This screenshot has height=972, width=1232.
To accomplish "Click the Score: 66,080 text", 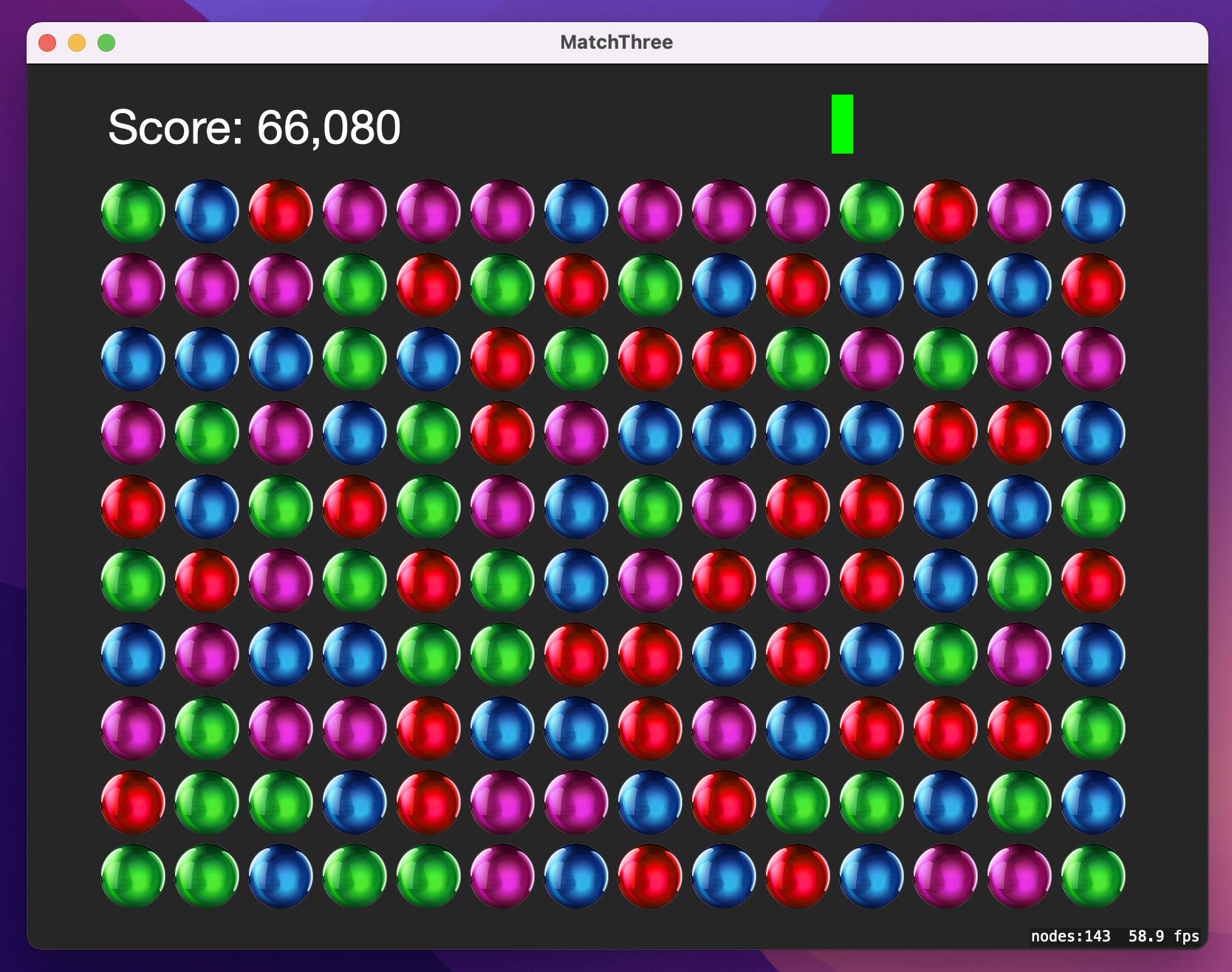I will [255, 127].
